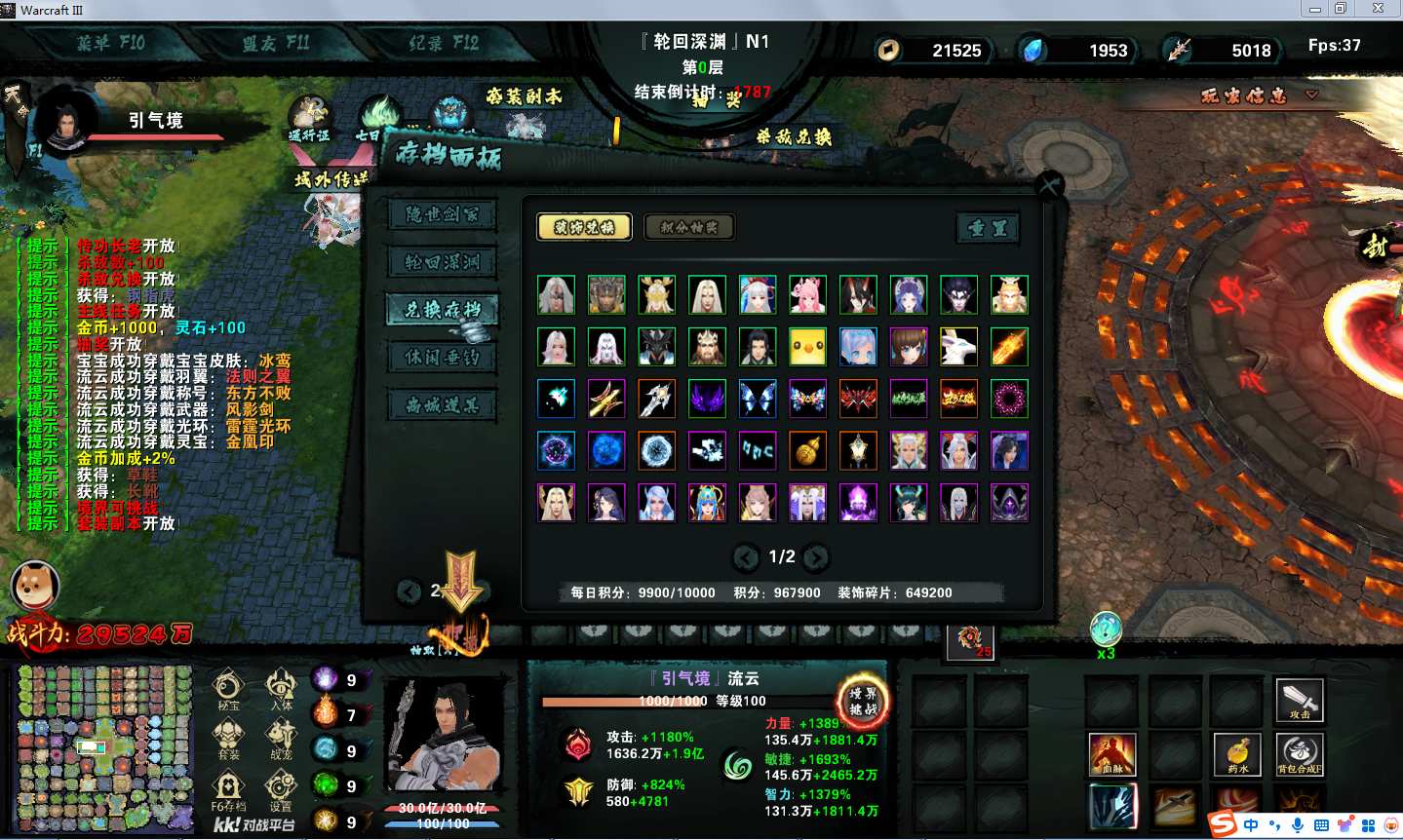The height and width of the screenshot is (840, 1403).
Task: Close the 存档面板 save panel
Action: pos(1049,185)
